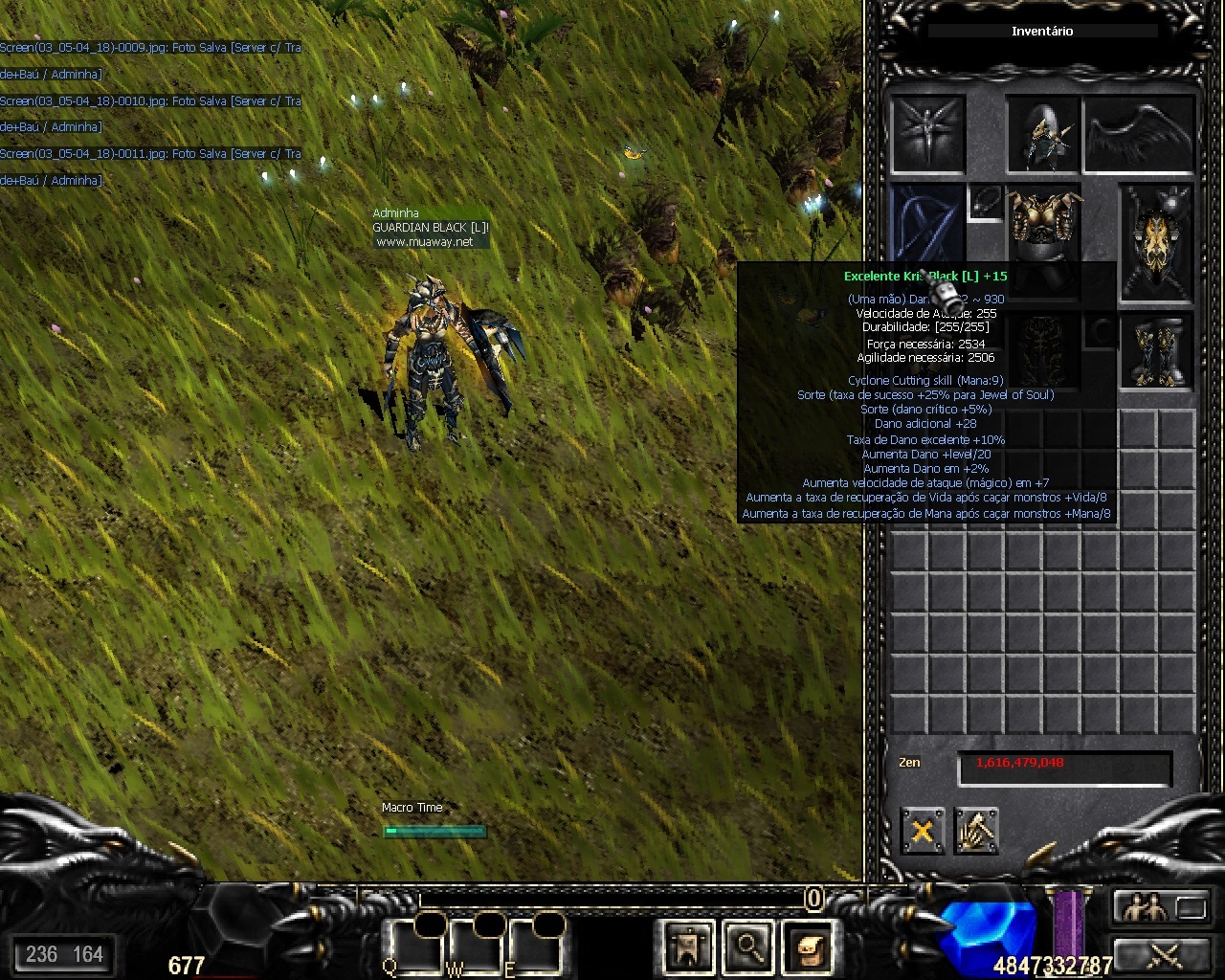This screenshot has width=1225, height=980.
Task: Click the magnifying glass button
Action: (x=748, y=947)
